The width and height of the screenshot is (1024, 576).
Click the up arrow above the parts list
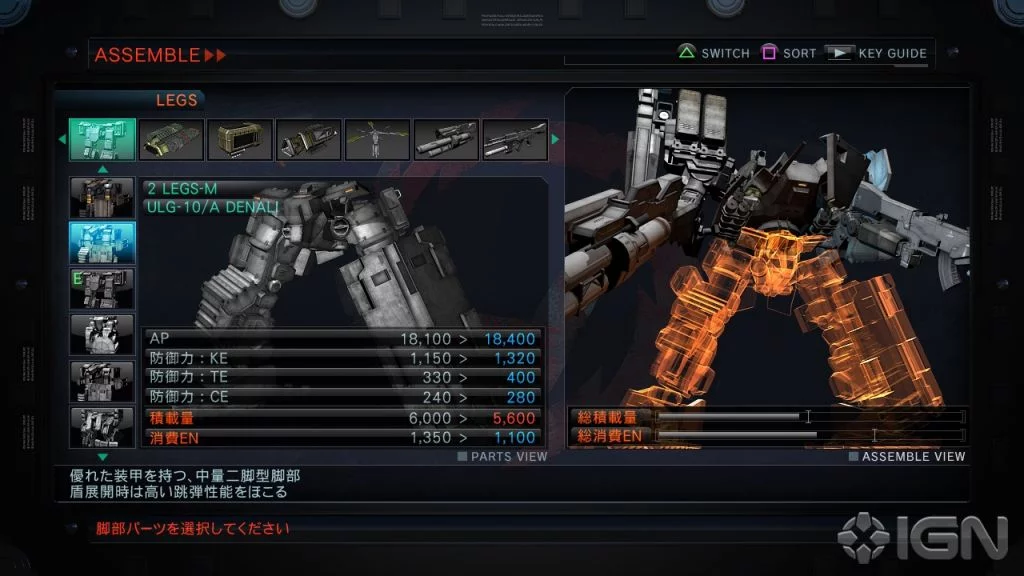[x=102, y=169]
